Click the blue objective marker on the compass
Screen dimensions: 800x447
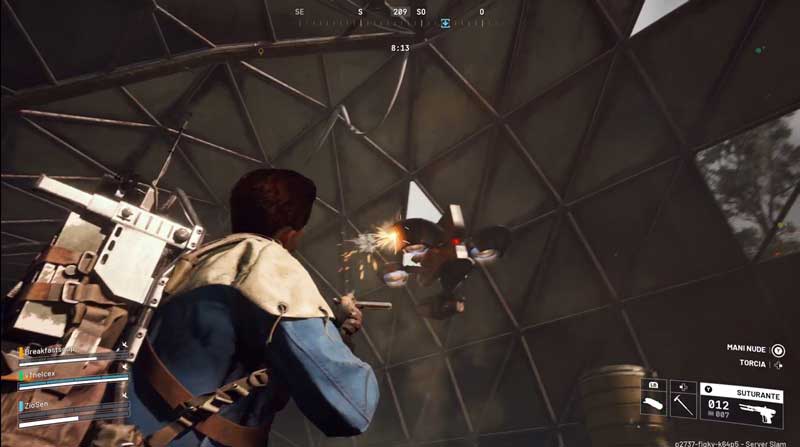click(445, 21)
